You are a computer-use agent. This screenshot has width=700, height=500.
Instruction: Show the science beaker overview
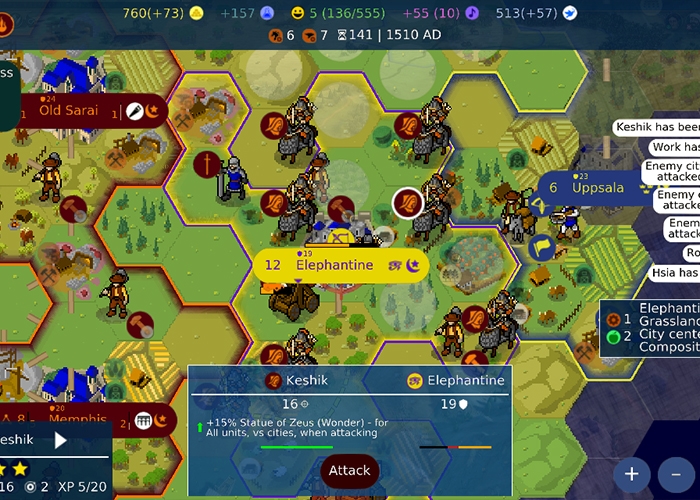tap(242, 13)
